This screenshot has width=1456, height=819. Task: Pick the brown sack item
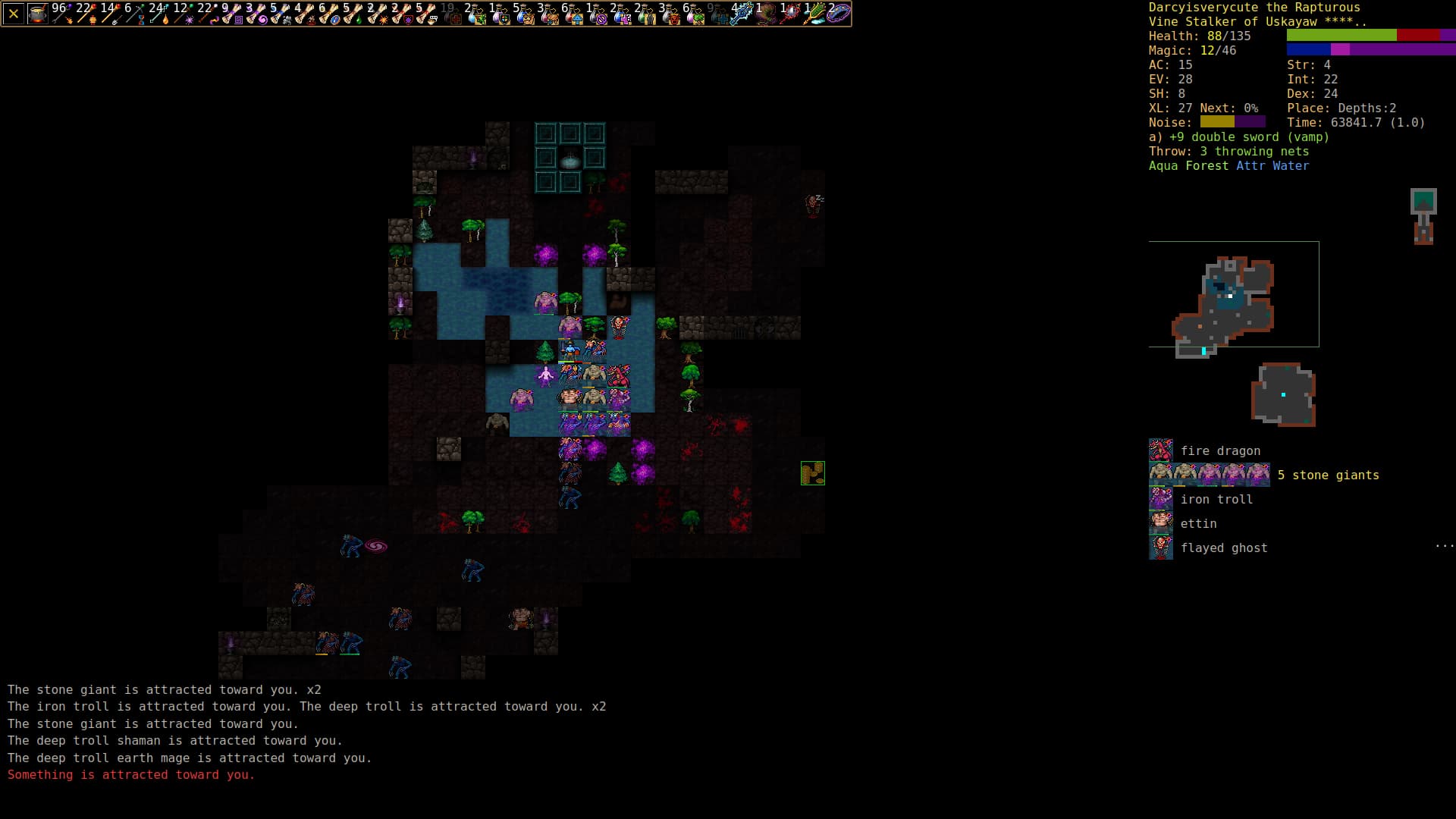coord(765,14)
